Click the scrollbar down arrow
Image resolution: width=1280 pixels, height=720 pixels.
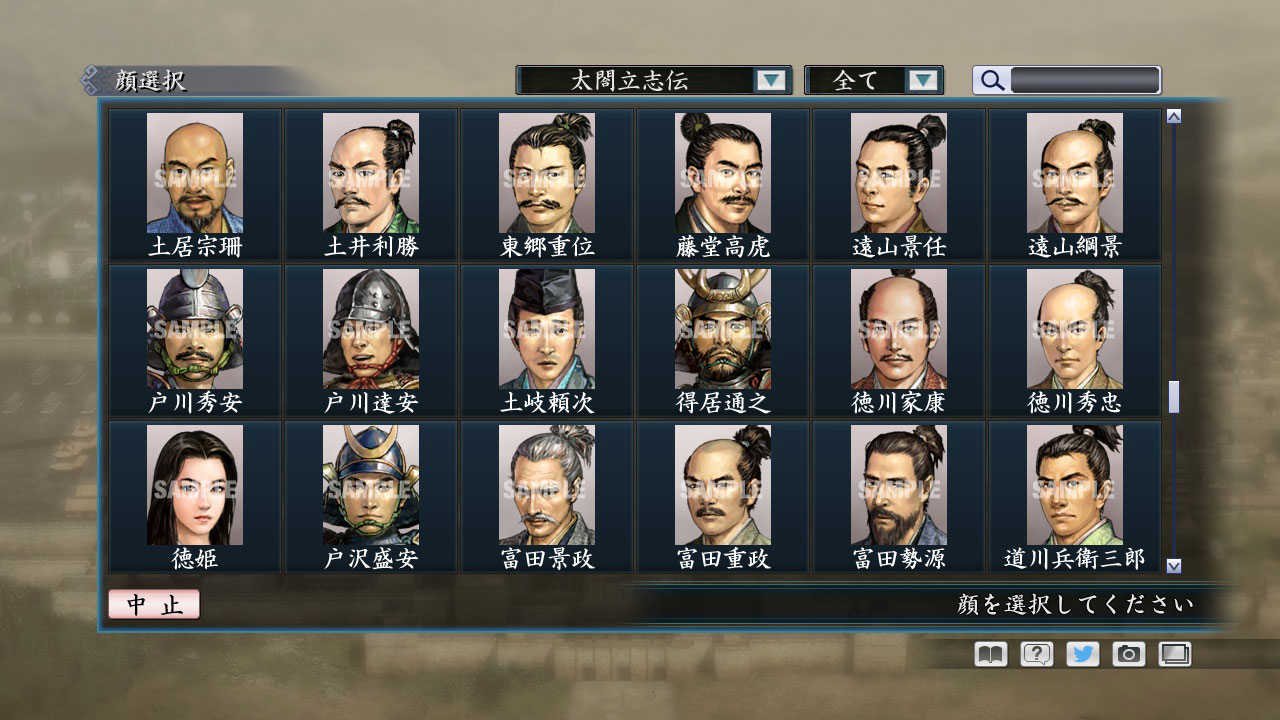(x=1173, y=566)
